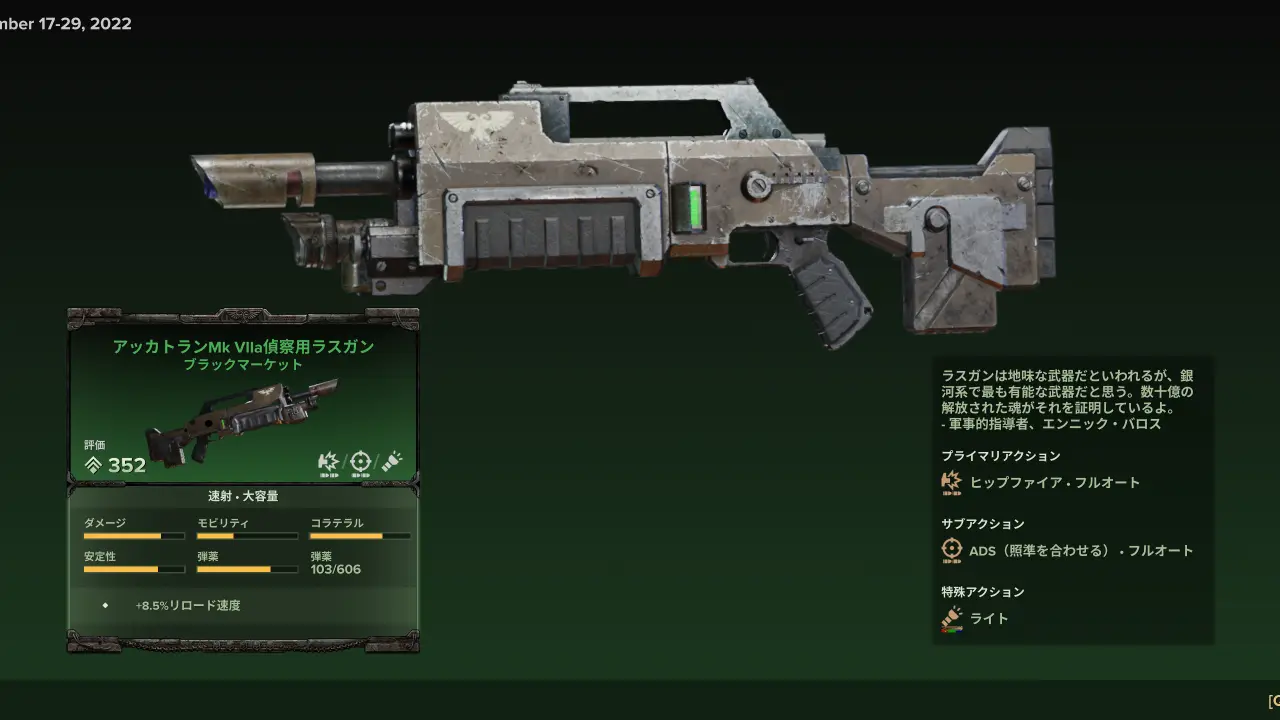Click the hip-fire full-auto primary action icon in the description panel
The image size is (1280, 720).
coord(951,483)
